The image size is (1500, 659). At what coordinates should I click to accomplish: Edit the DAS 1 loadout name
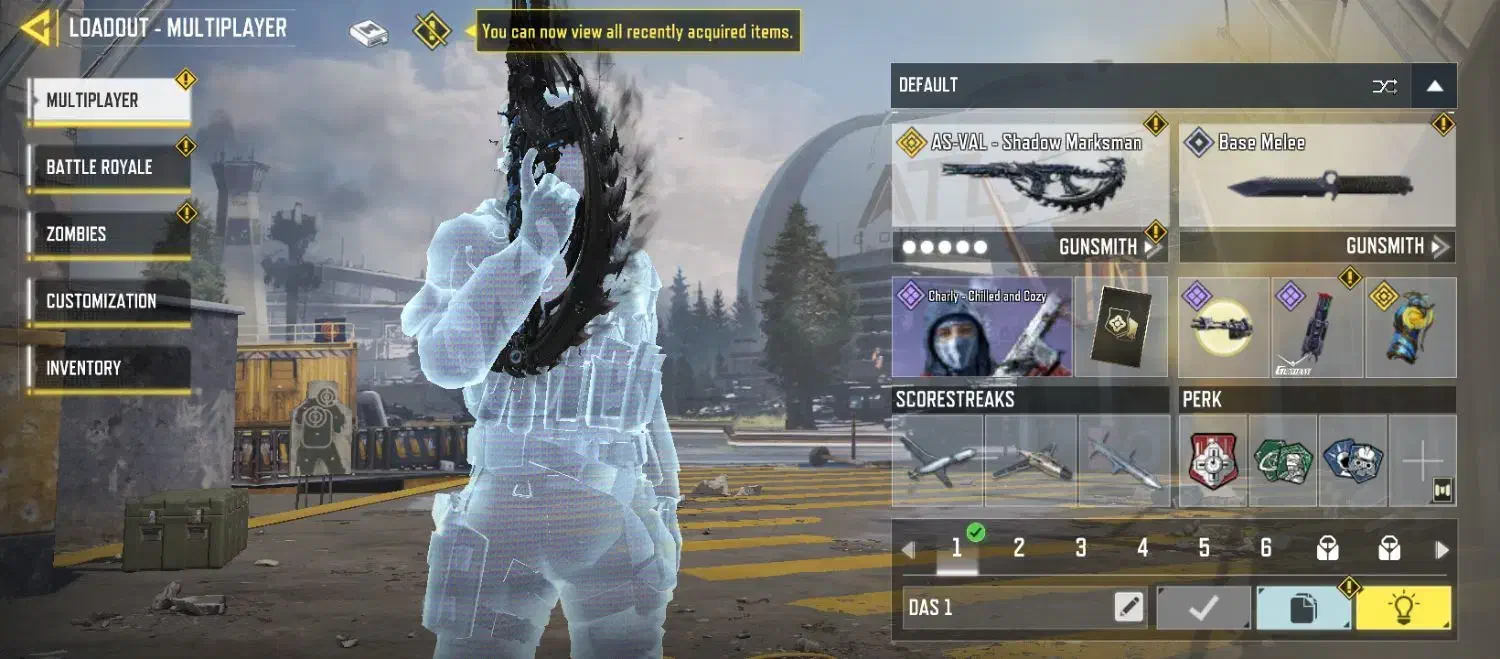pyautogui.click(x=1129, y=607)
